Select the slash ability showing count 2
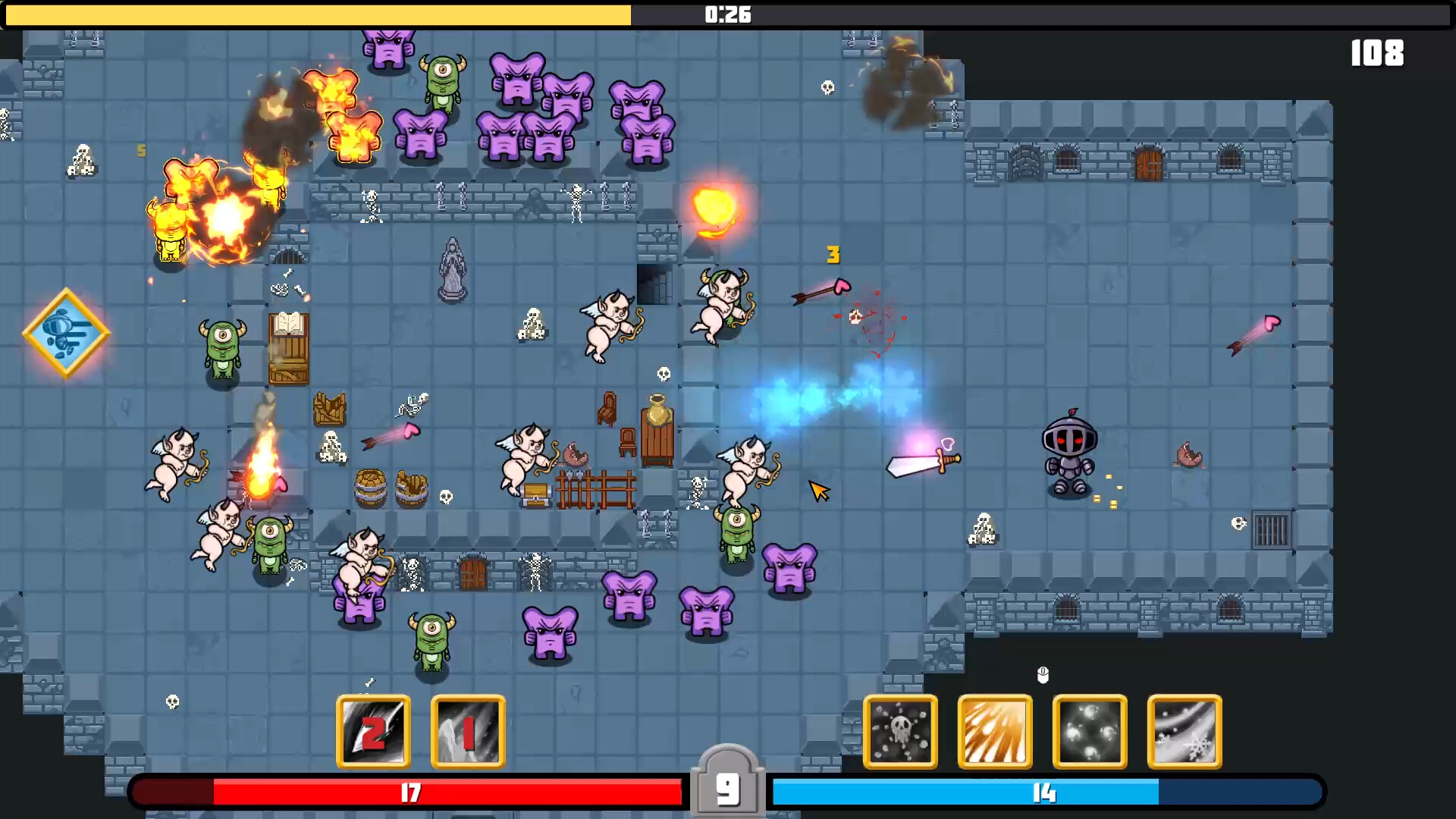 tap(373, 732)
